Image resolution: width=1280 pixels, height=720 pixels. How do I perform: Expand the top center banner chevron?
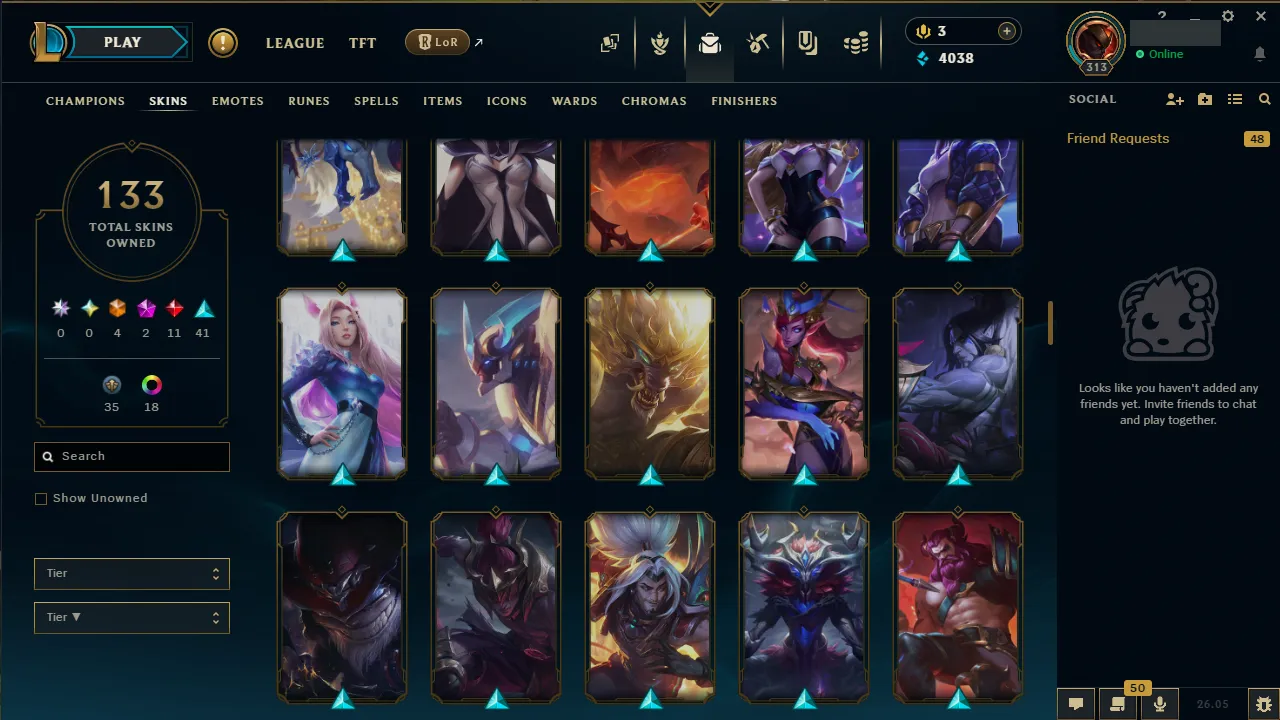click(710, 8)
